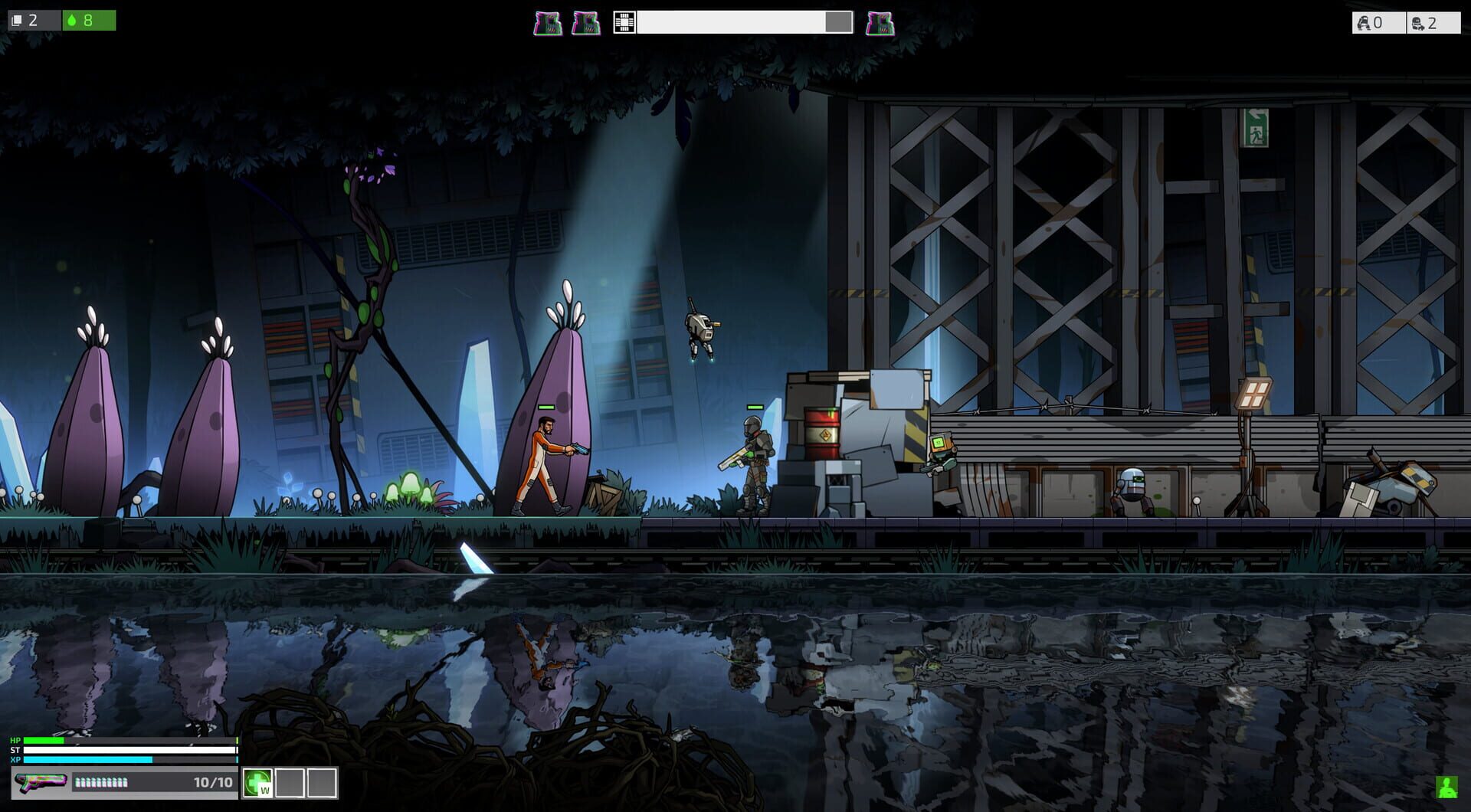Select the equipped pistol weapon icon
Screen dimensions: 1471x812
click(x=40, y=783)
